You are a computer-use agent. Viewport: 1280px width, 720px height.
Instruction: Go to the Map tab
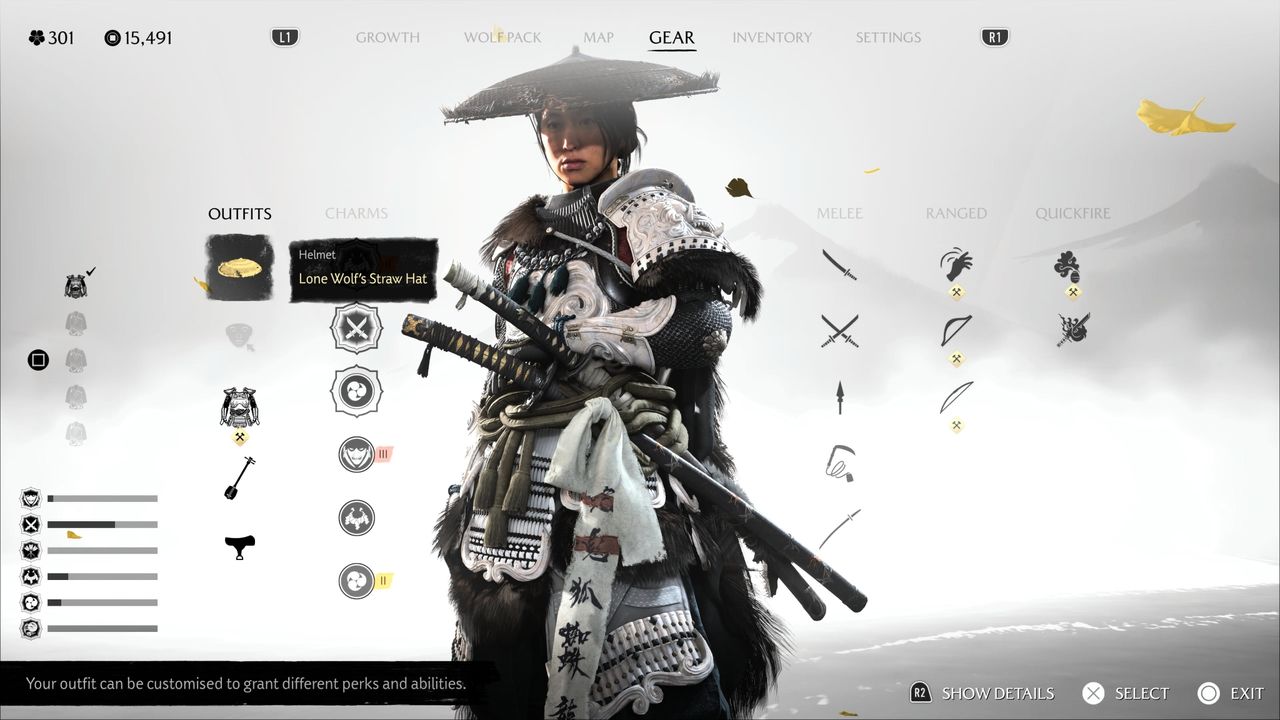(x=598, y=38)
